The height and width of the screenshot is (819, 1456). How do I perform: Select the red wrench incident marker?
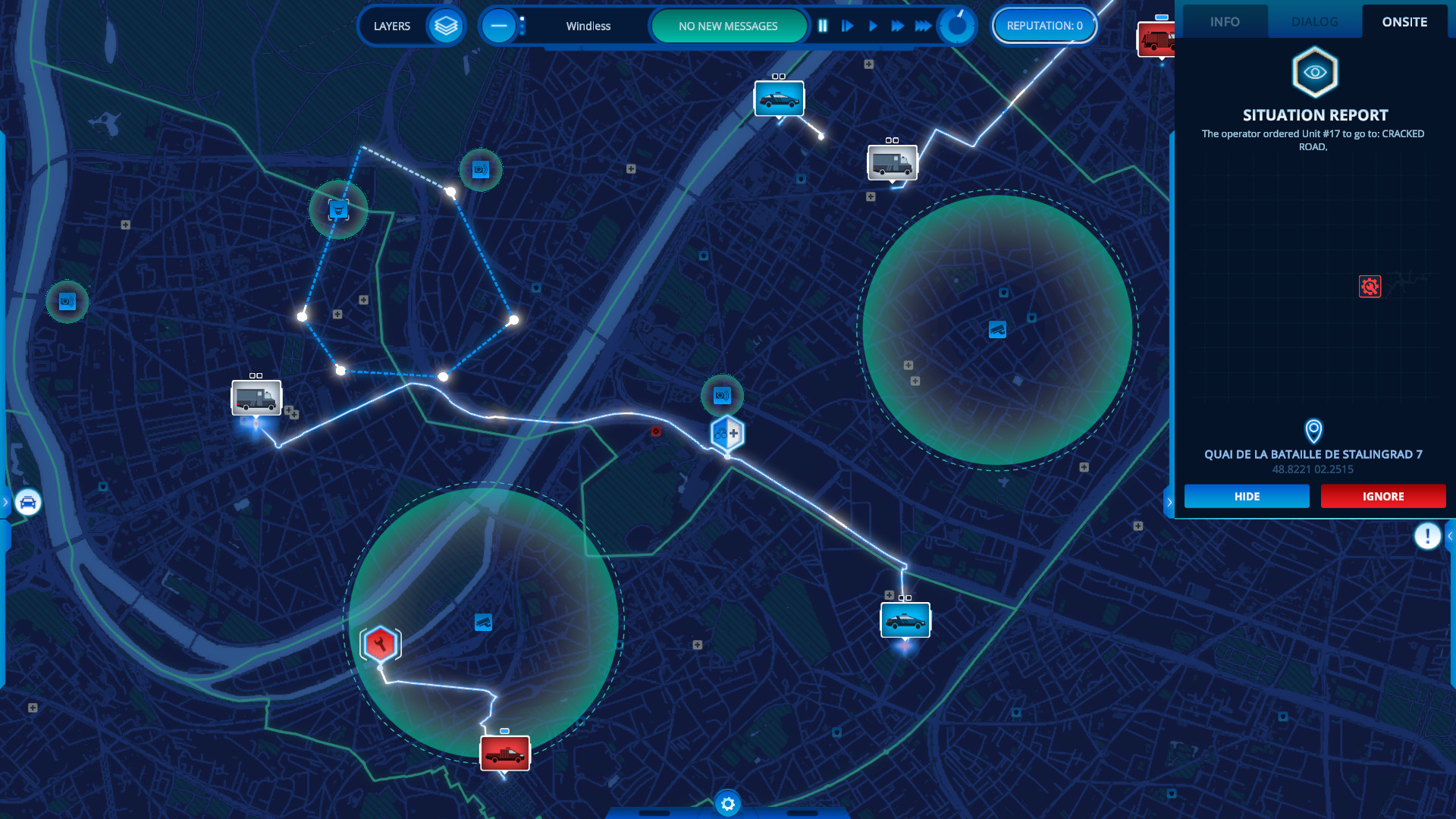(x=379, y=642)
